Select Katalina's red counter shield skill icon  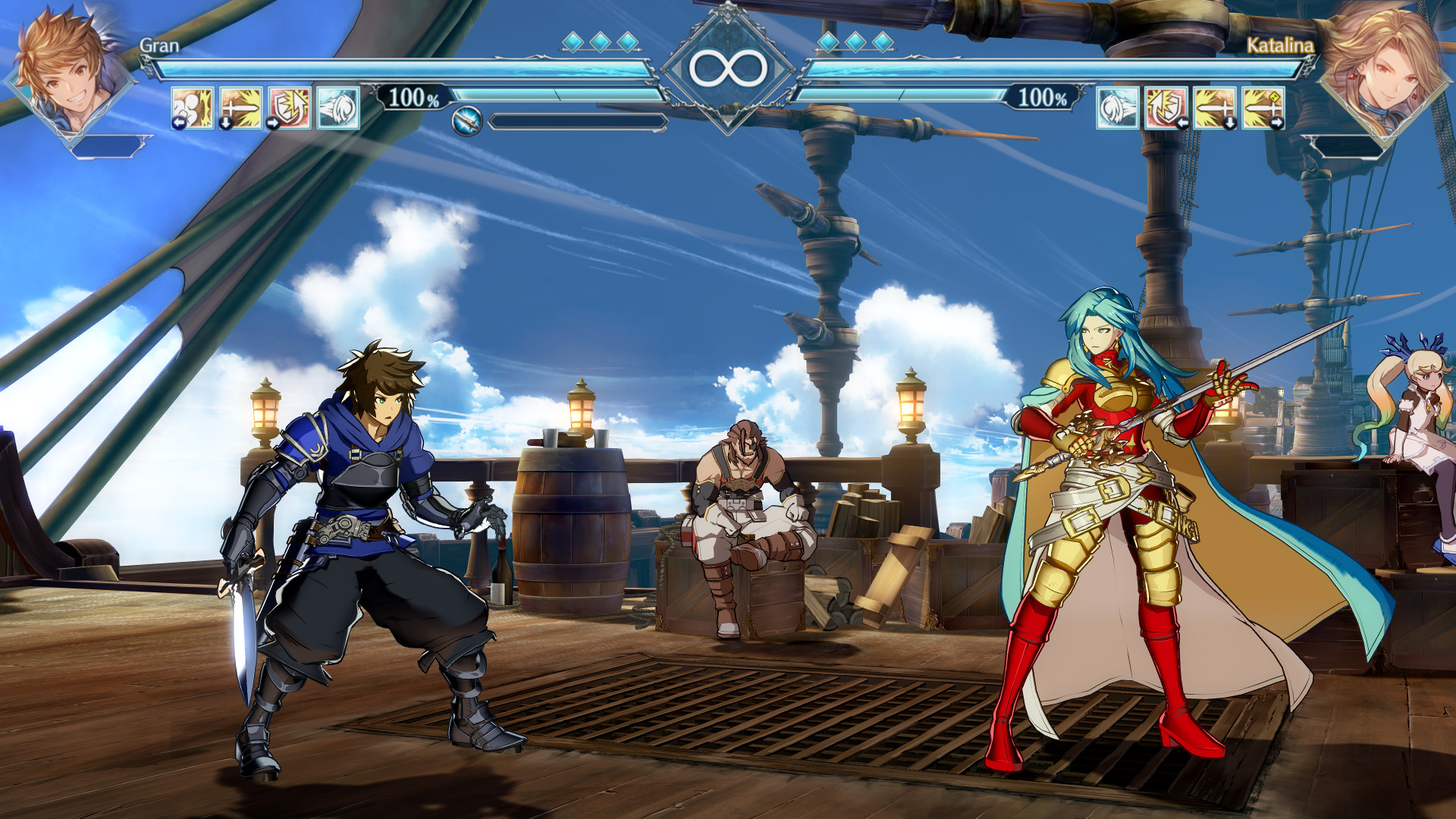point(1166,106)
